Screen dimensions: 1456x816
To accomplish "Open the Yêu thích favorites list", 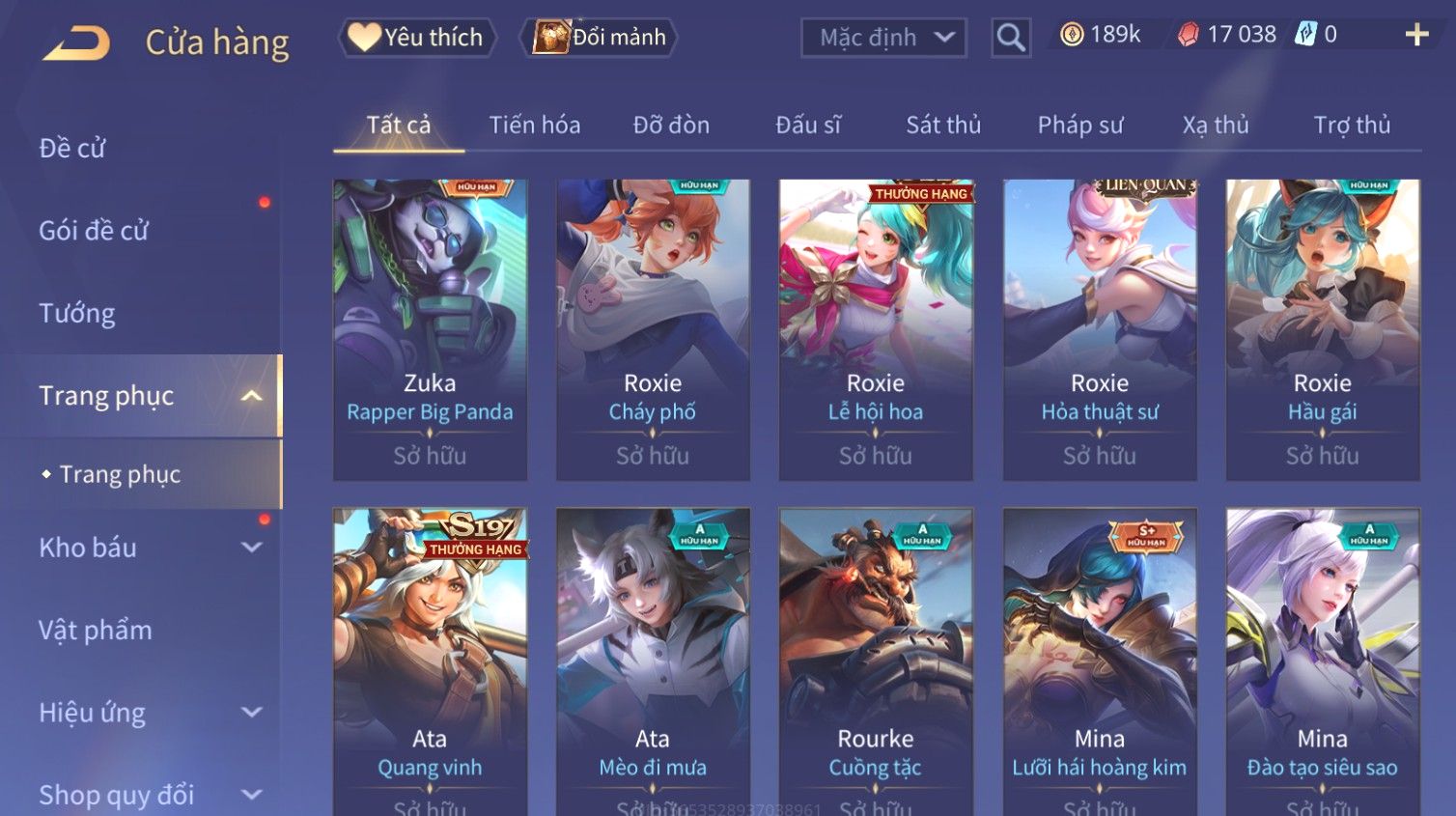I will pos(417,38).
